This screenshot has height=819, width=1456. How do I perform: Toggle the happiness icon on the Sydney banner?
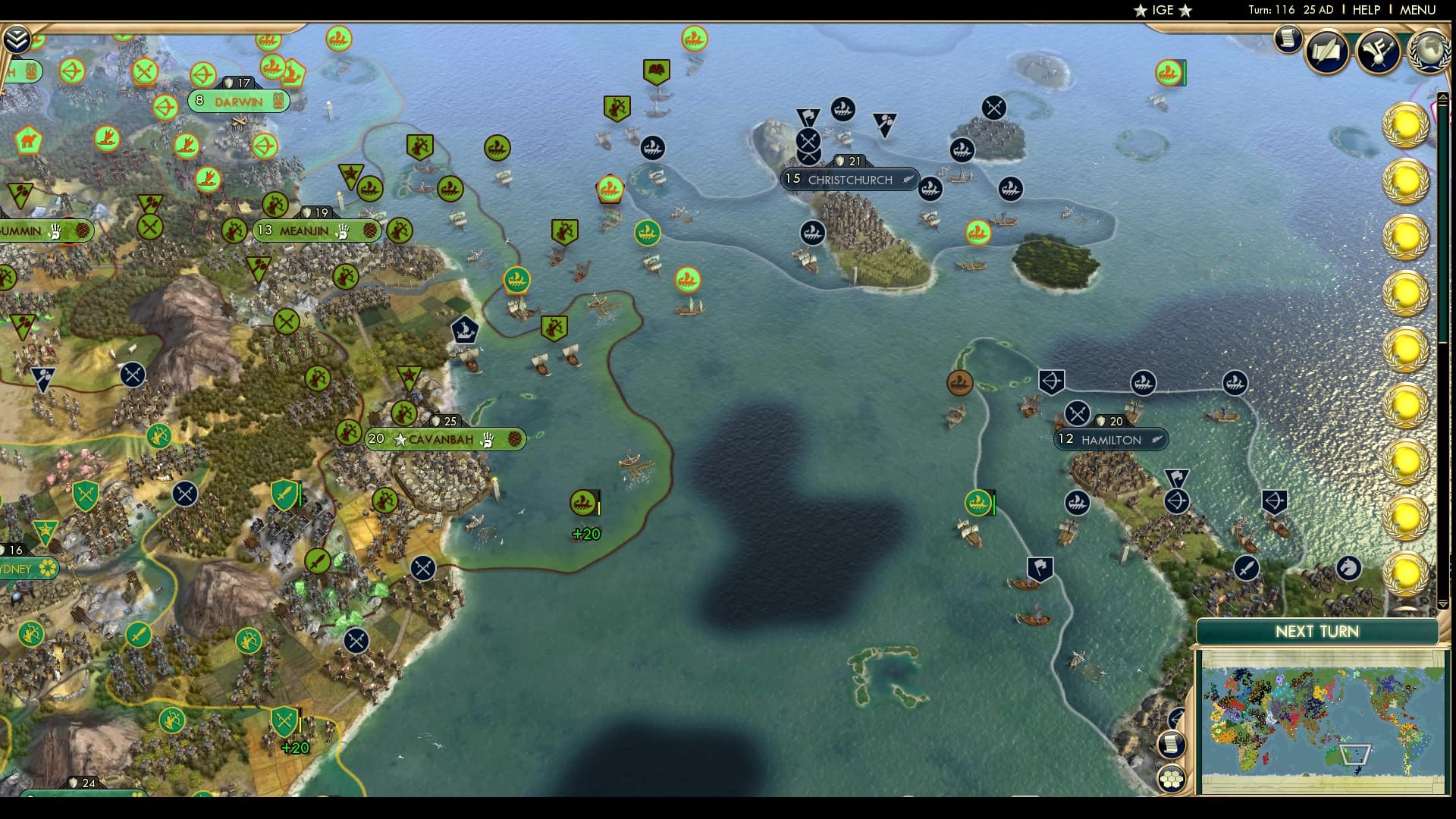pyautogui.click(x=46, y=566)
